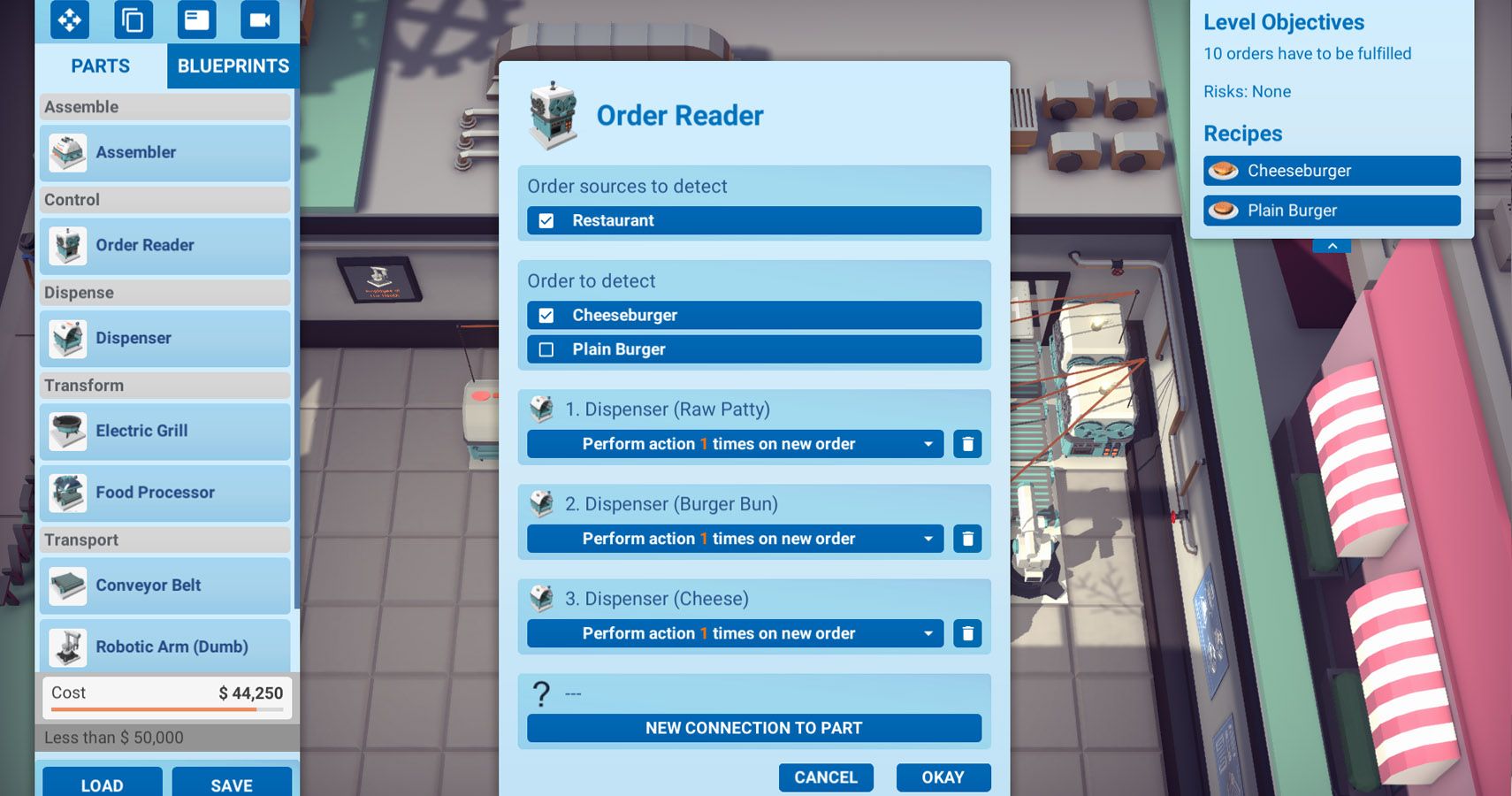
Task: Confirm settings with the OKAY button
Action: coord(943,777)
